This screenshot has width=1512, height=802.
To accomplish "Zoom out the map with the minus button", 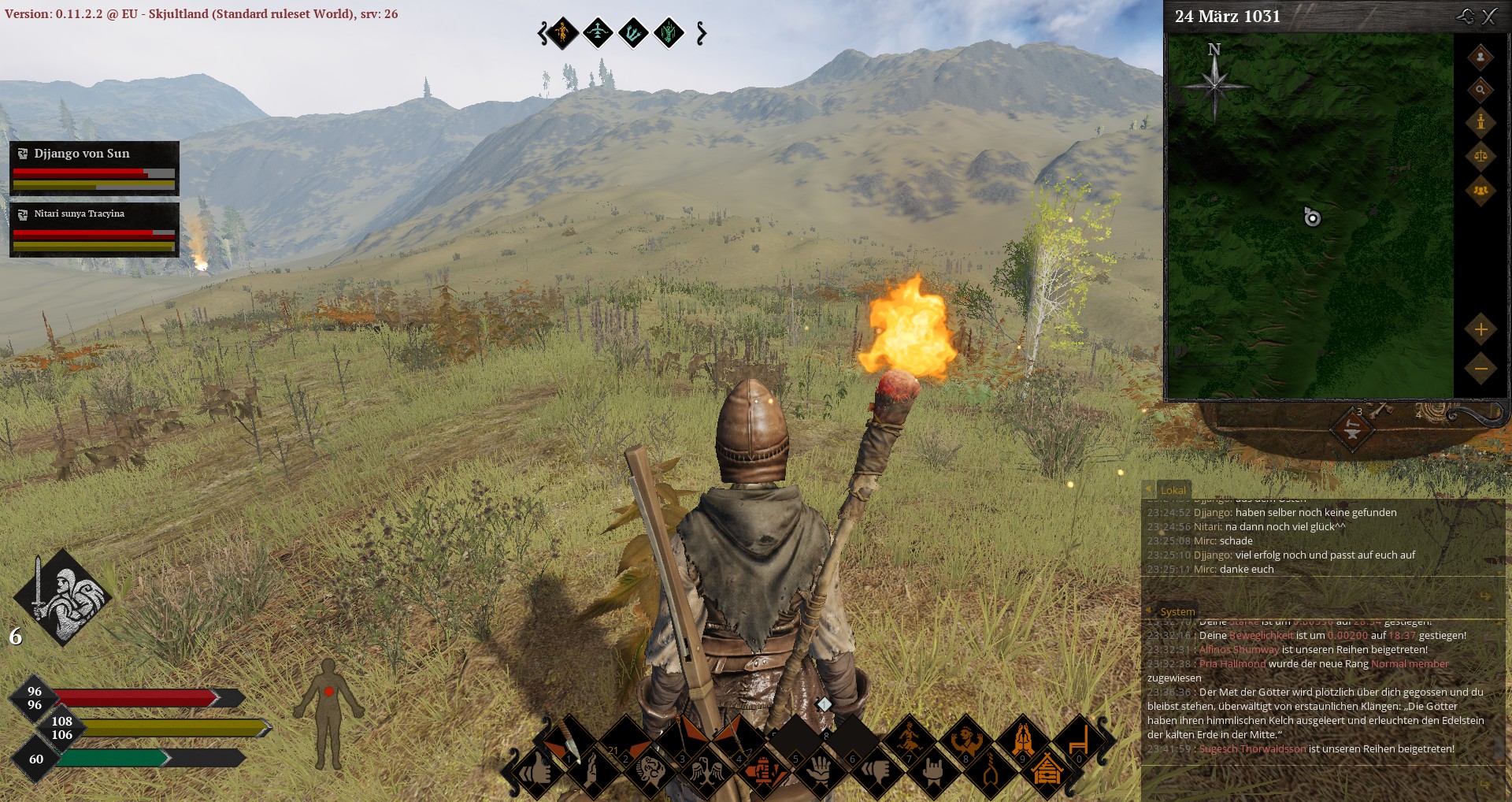I will pyautogui.click(x=1480, y=368).
